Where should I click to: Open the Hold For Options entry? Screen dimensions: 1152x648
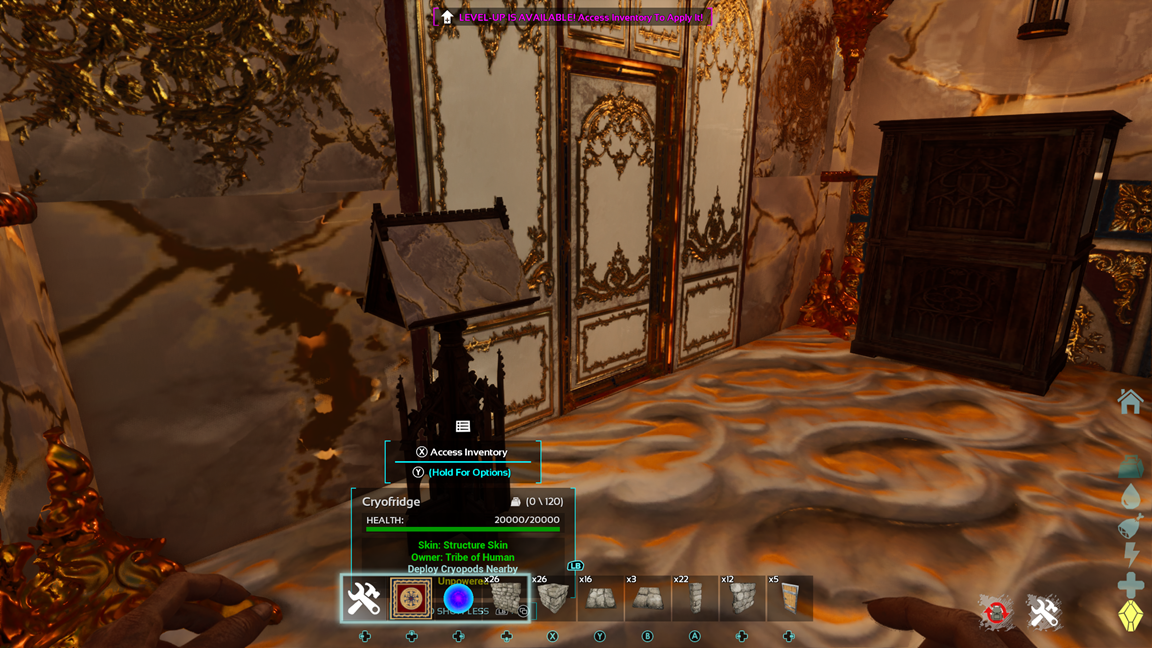pos(462,472)
